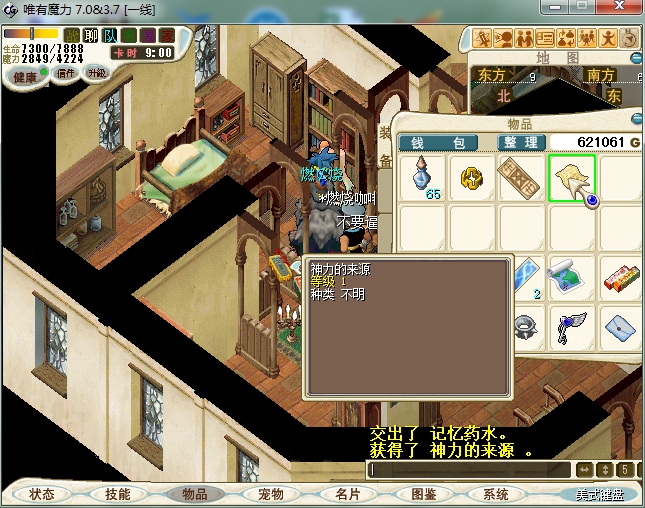
Task: Click the chat input field
Action: pos(468,469)
